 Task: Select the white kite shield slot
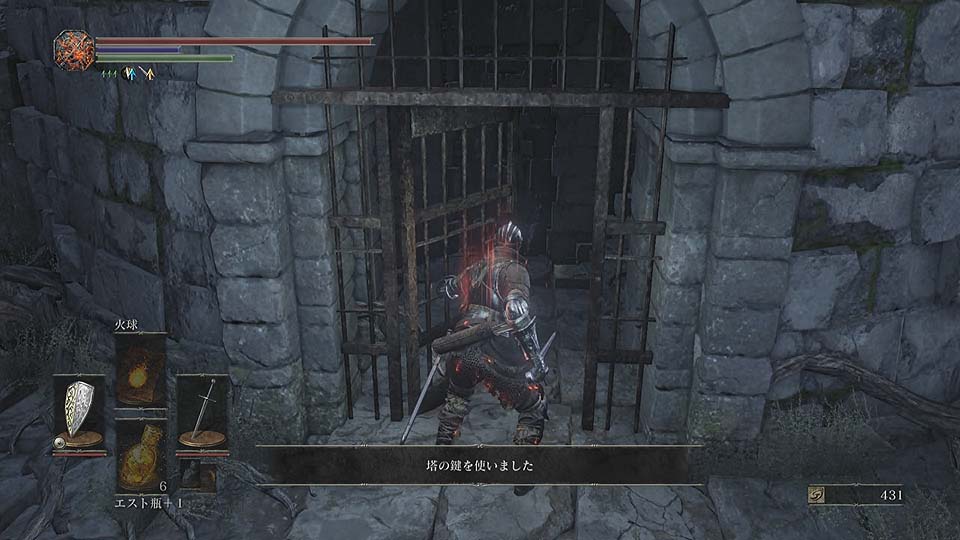pyautogui.click(x=78, y=412)
